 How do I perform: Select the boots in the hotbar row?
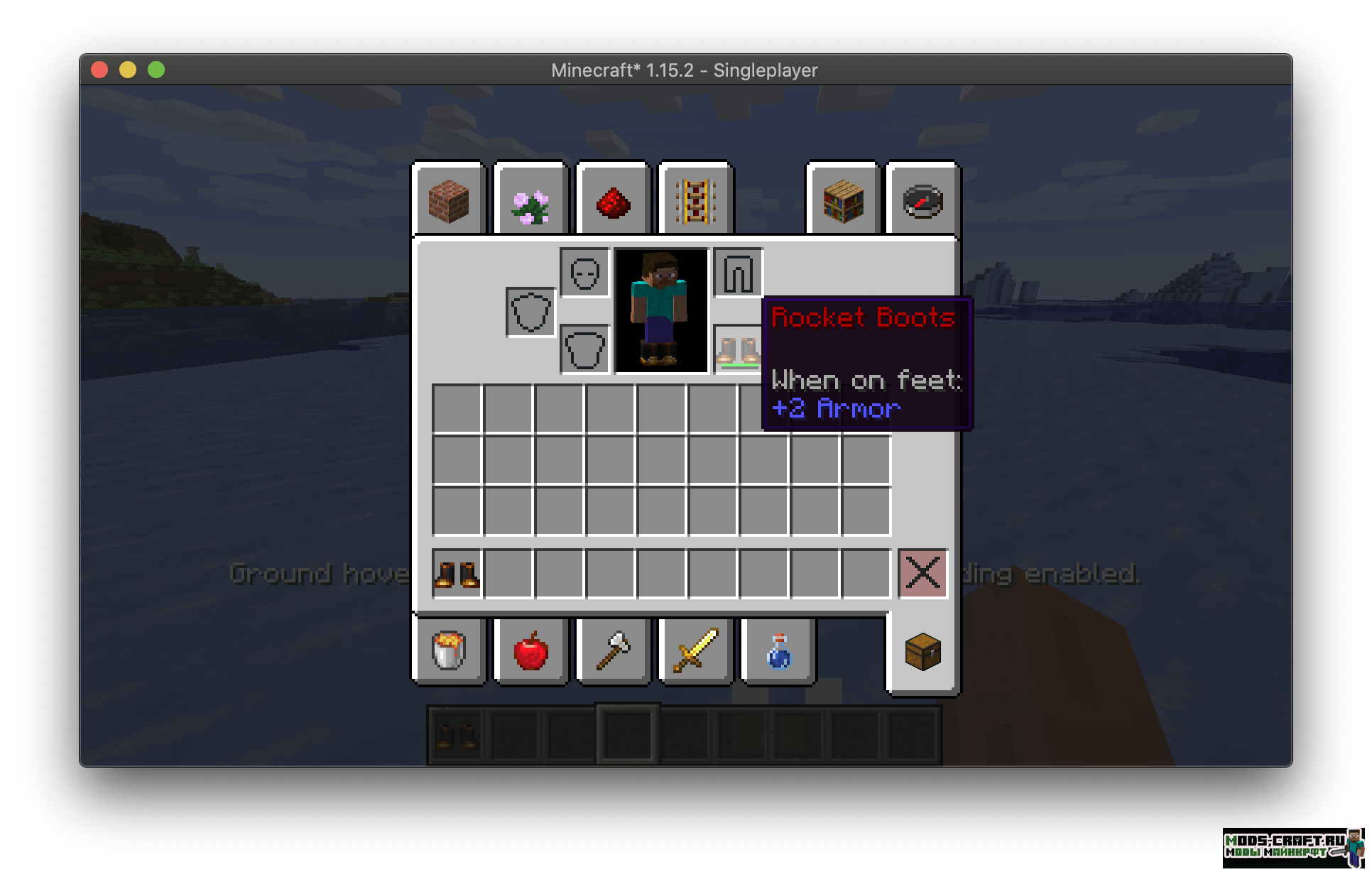tap(457, 574)
